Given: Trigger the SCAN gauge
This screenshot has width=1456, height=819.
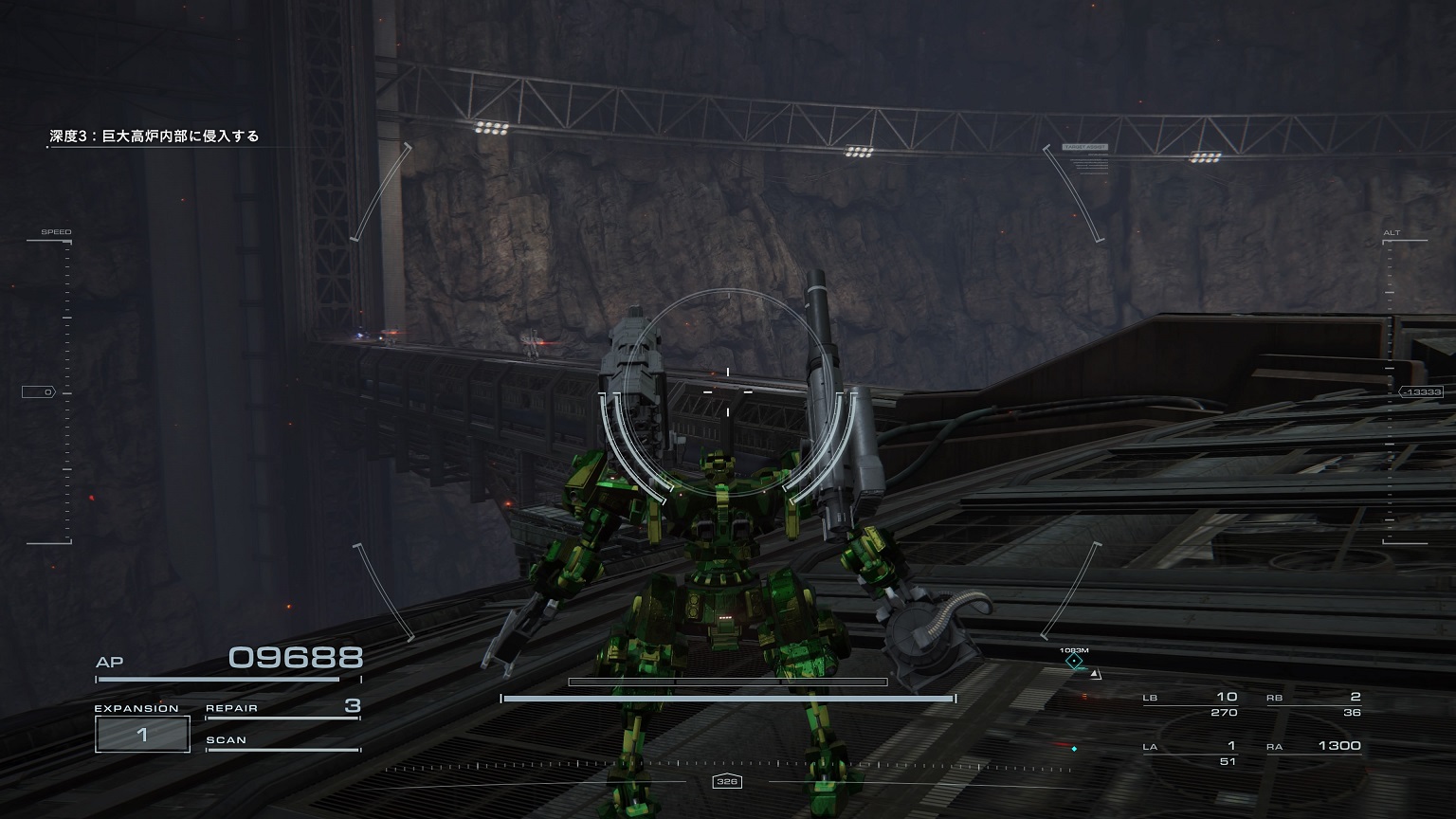Looking at the screenshot, I should pyautogui.click(x=282, y=742).
